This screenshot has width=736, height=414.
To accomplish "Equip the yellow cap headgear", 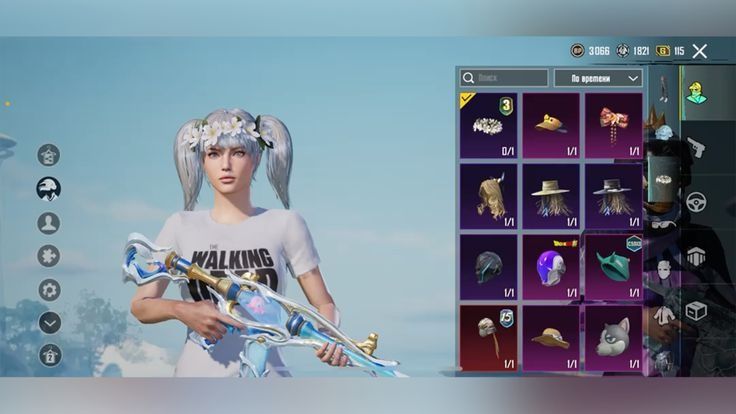I will 550,125.
